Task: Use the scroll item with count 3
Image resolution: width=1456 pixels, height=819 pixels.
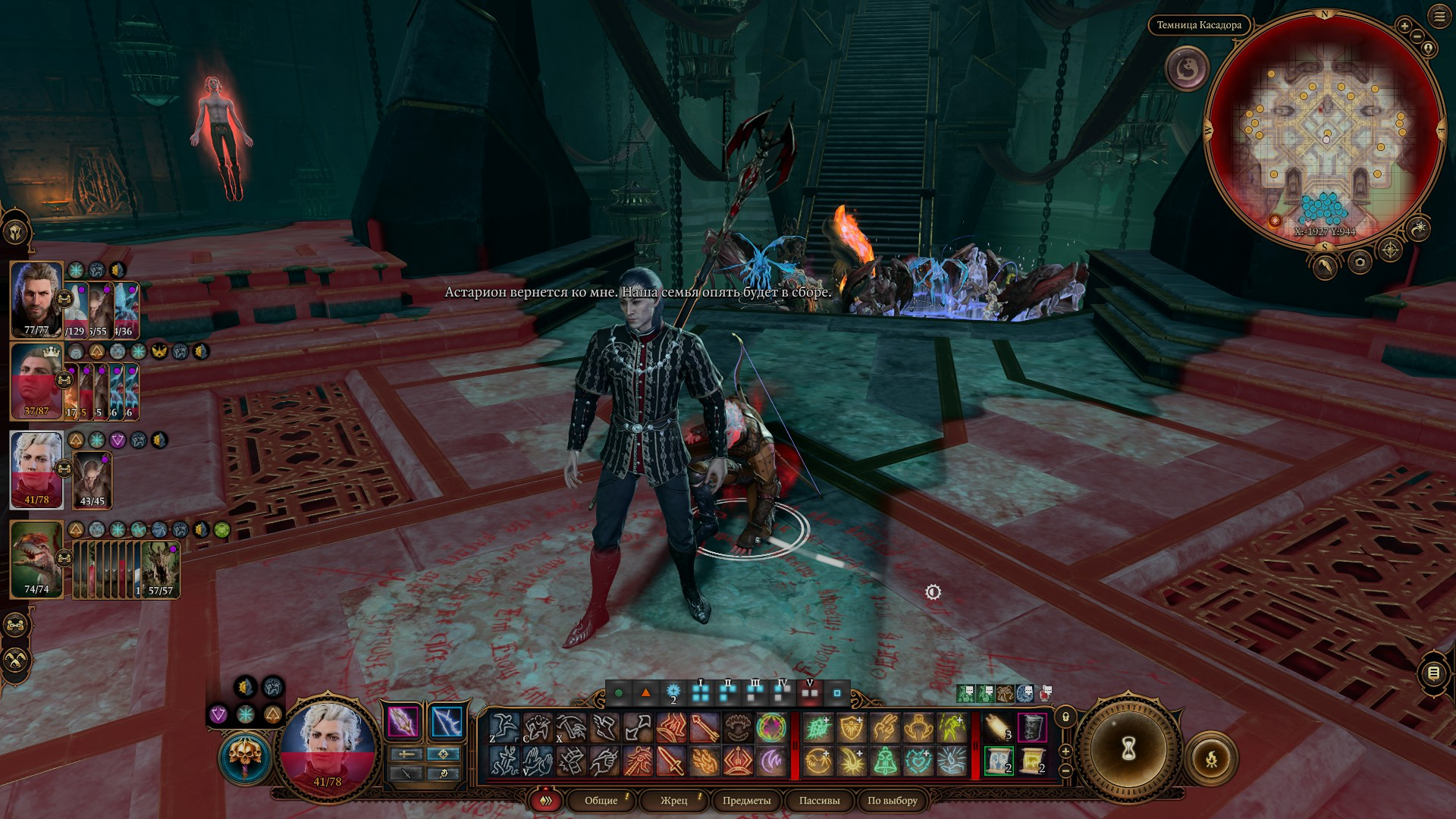Action: [998, 727]
